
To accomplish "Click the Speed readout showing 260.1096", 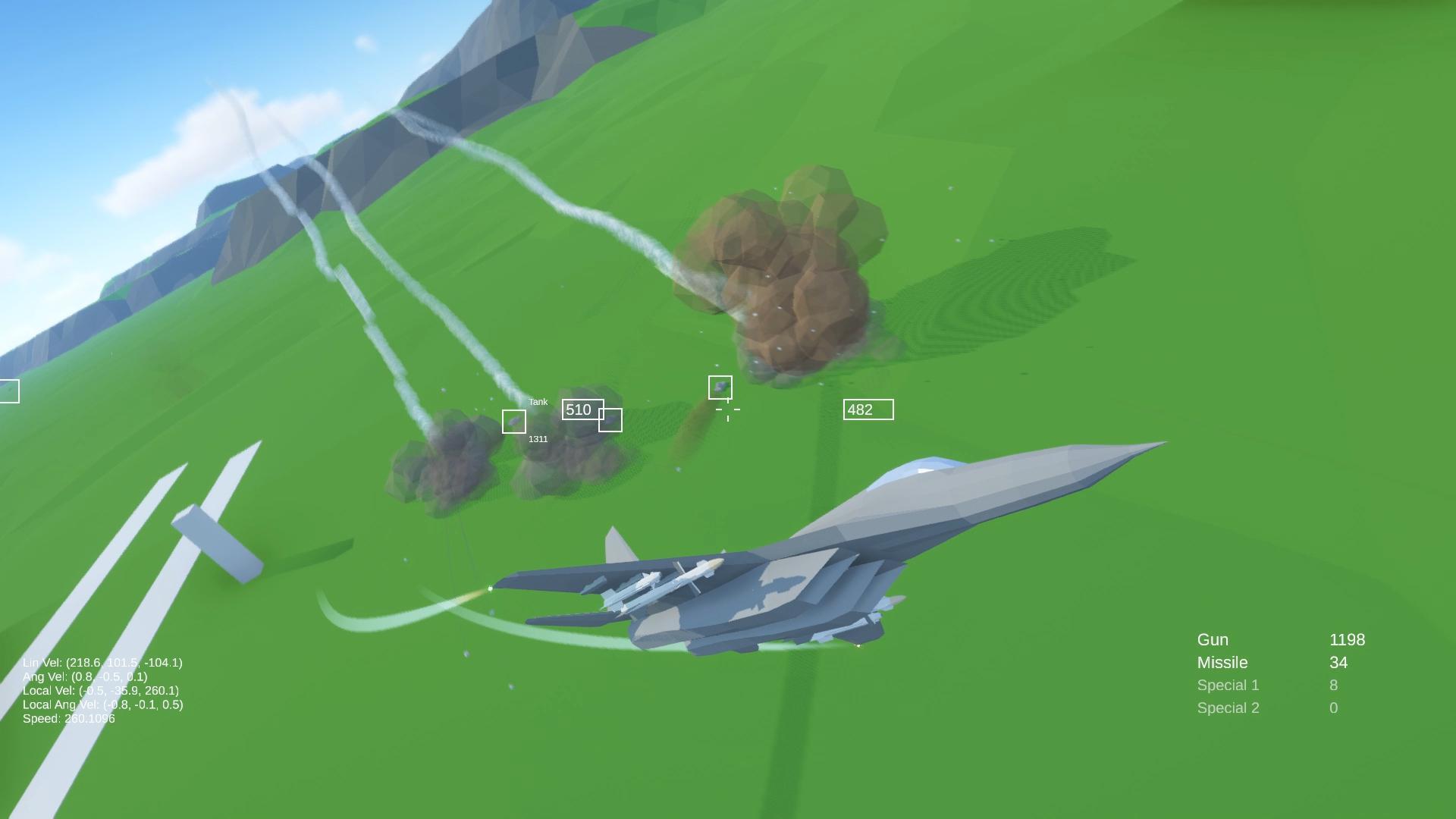I will click(x=68, y=719).
